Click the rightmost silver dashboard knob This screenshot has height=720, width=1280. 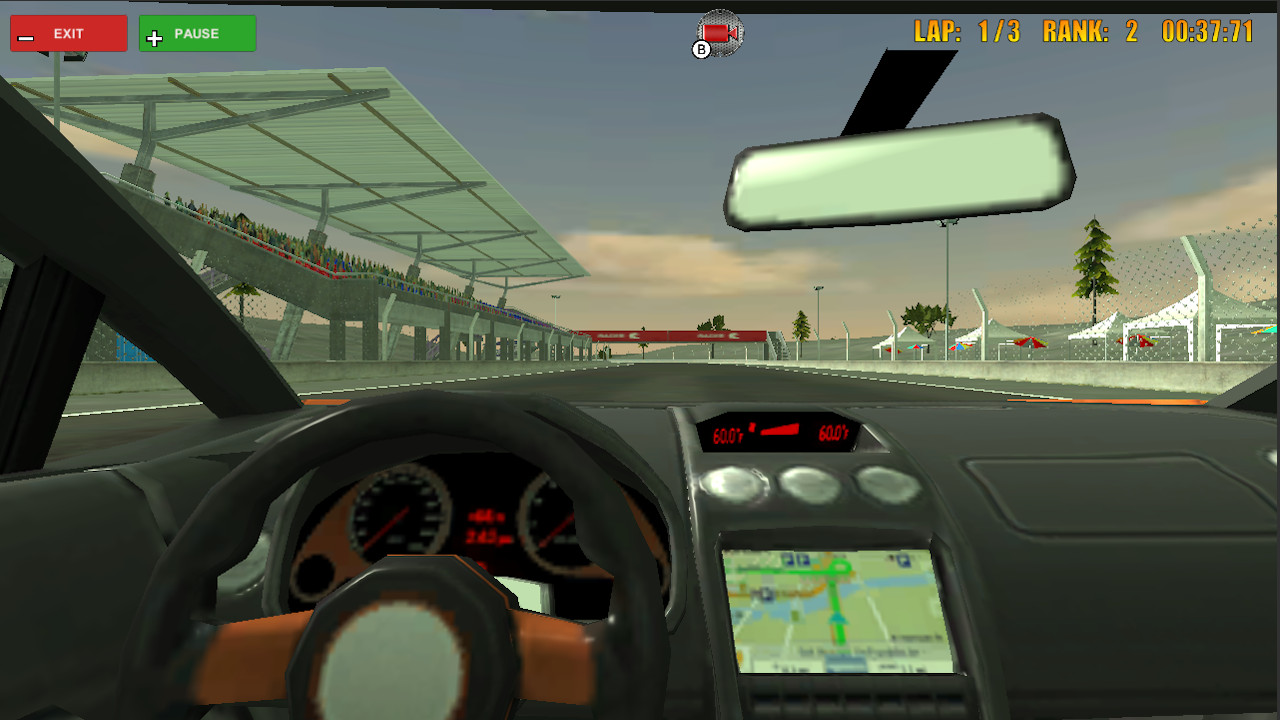coord(886,484)
